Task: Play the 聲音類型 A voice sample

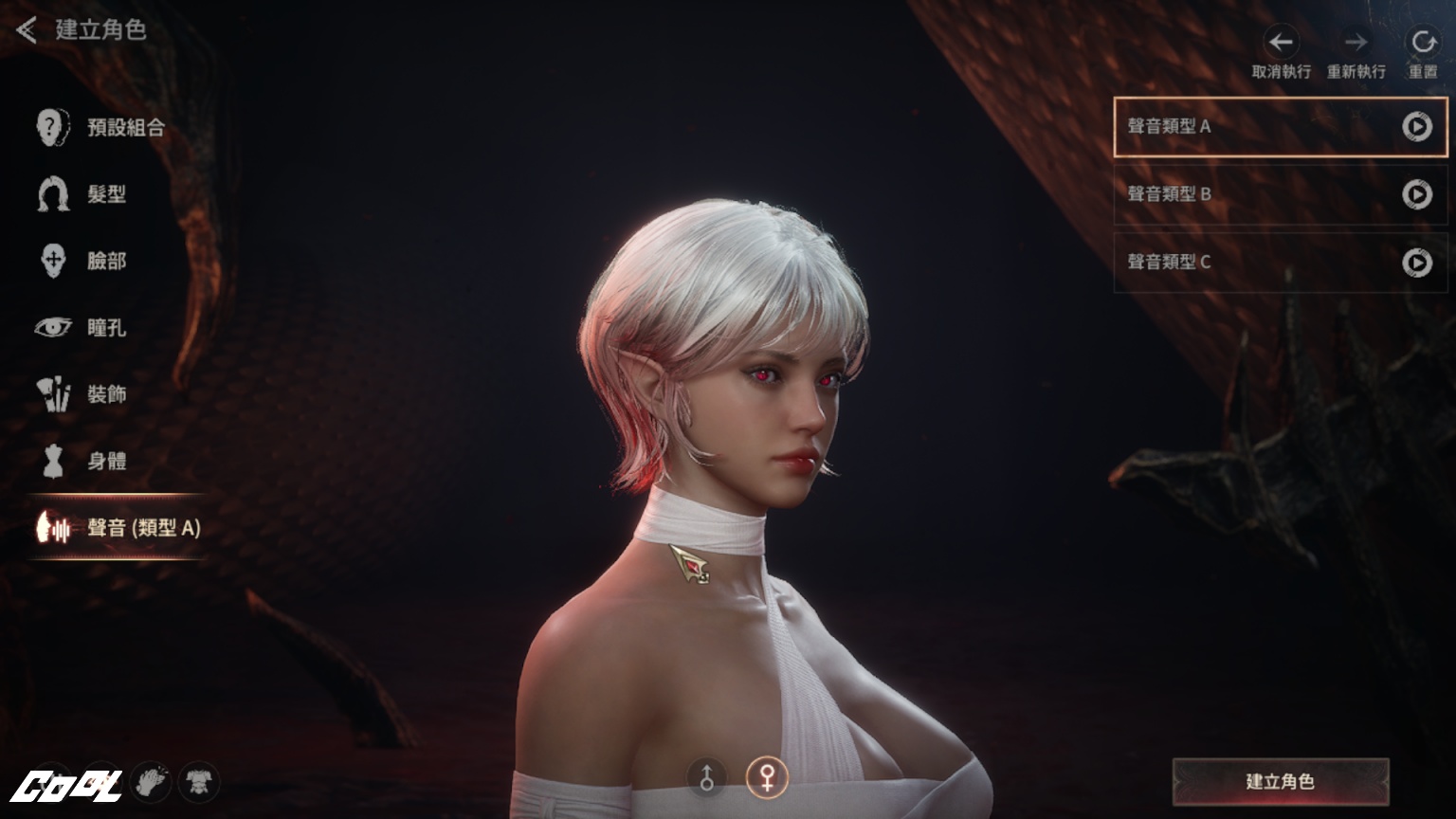Action: [x=1417, y=126]
